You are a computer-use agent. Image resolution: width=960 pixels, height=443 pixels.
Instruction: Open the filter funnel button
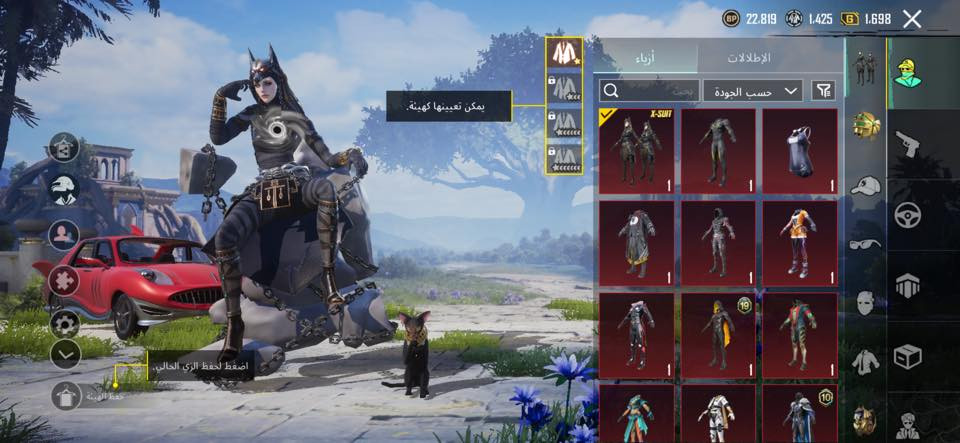pos(823,91)
